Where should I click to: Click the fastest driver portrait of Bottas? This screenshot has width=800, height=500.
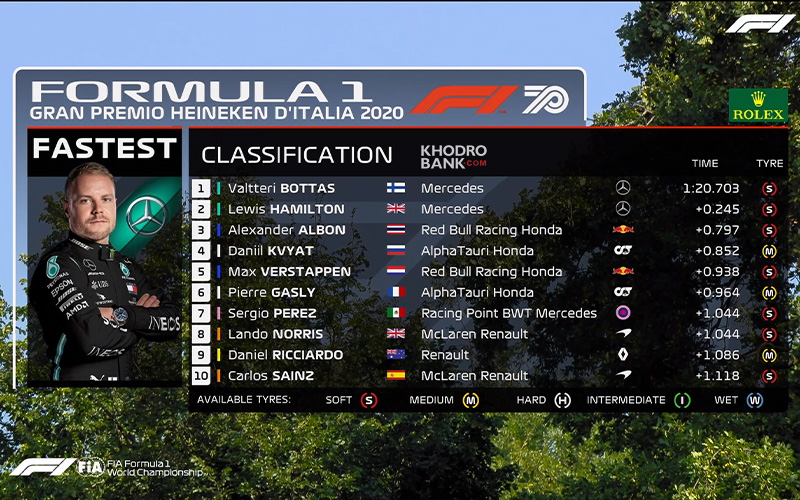pyautogui.click(x=104, y=275)
